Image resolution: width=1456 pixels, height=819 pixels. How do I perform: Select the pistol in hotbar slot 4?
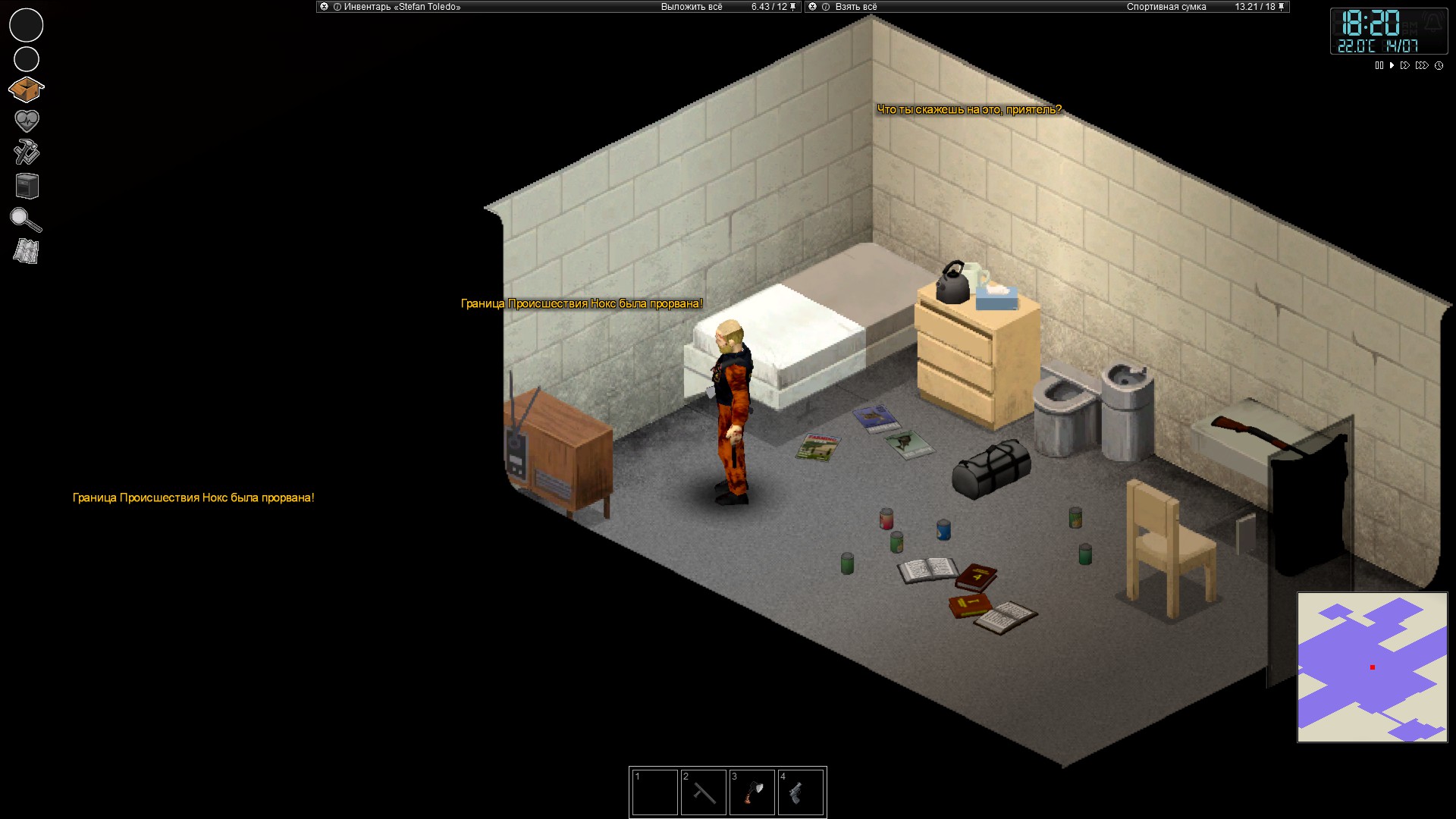(800, 792)
